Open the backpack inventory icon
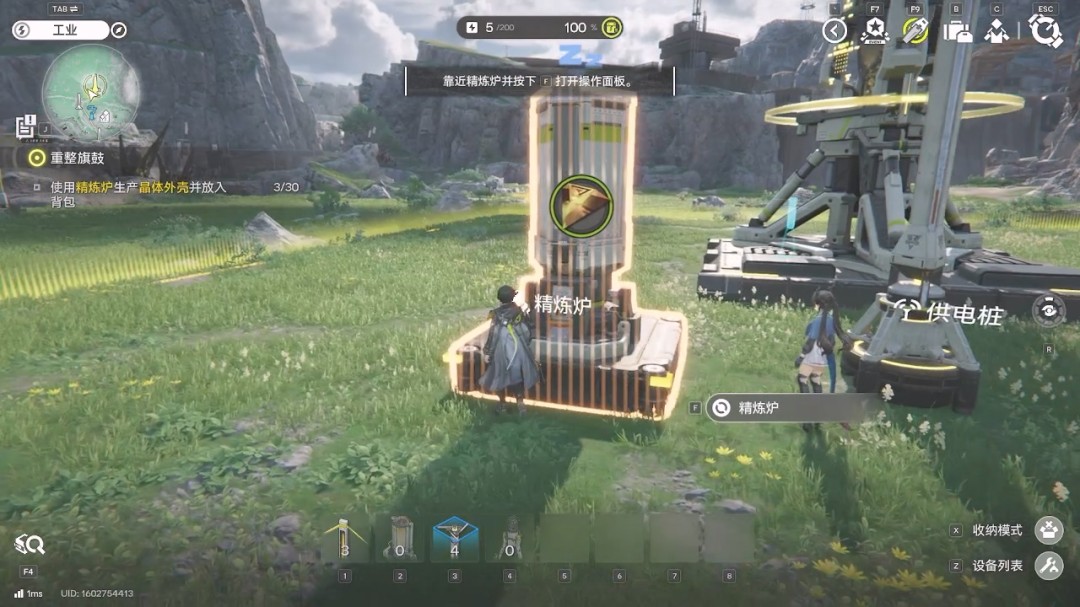The height and width of the screenshot is (607, 1080). coord(957,31)
